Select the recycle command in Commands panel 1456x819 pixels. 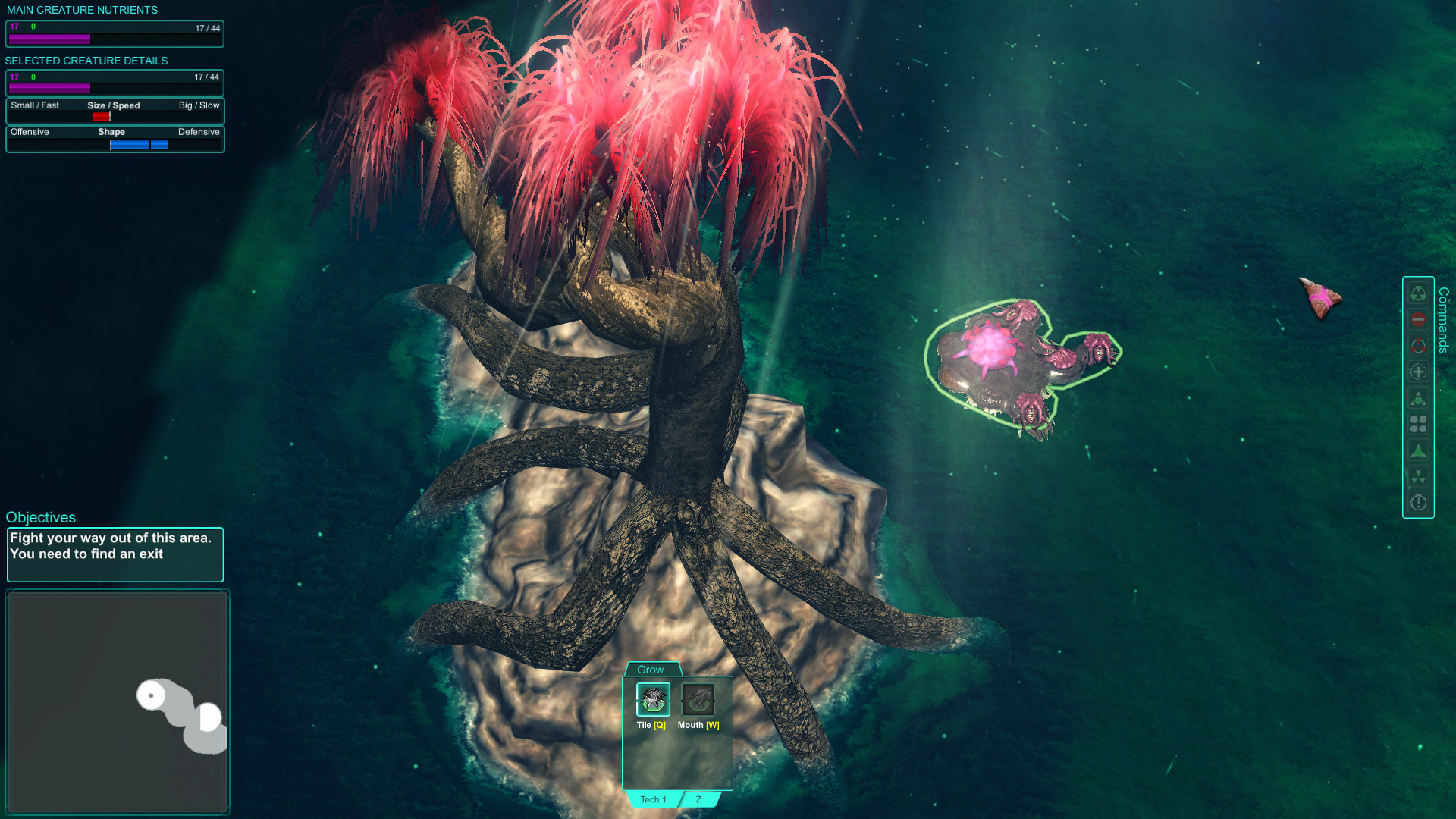point(1418,293)
